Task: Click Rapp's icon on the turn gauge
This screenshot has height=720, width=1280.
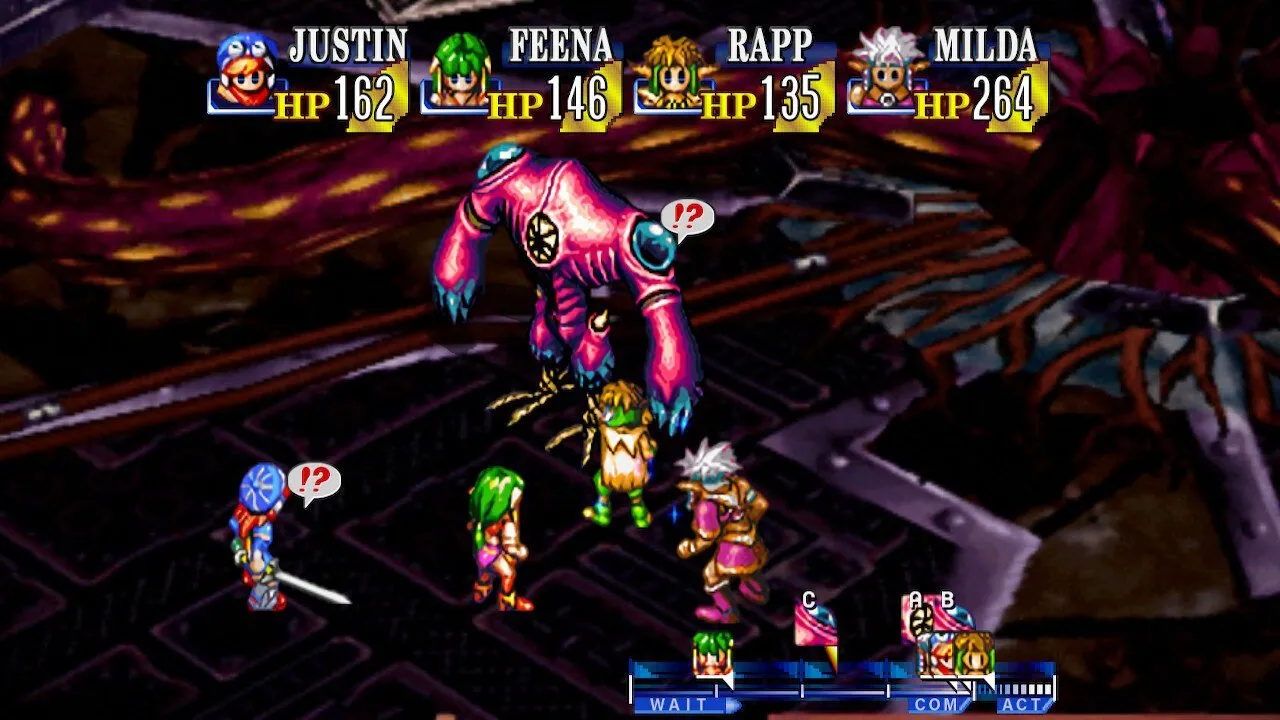Action: pos(973,655)
